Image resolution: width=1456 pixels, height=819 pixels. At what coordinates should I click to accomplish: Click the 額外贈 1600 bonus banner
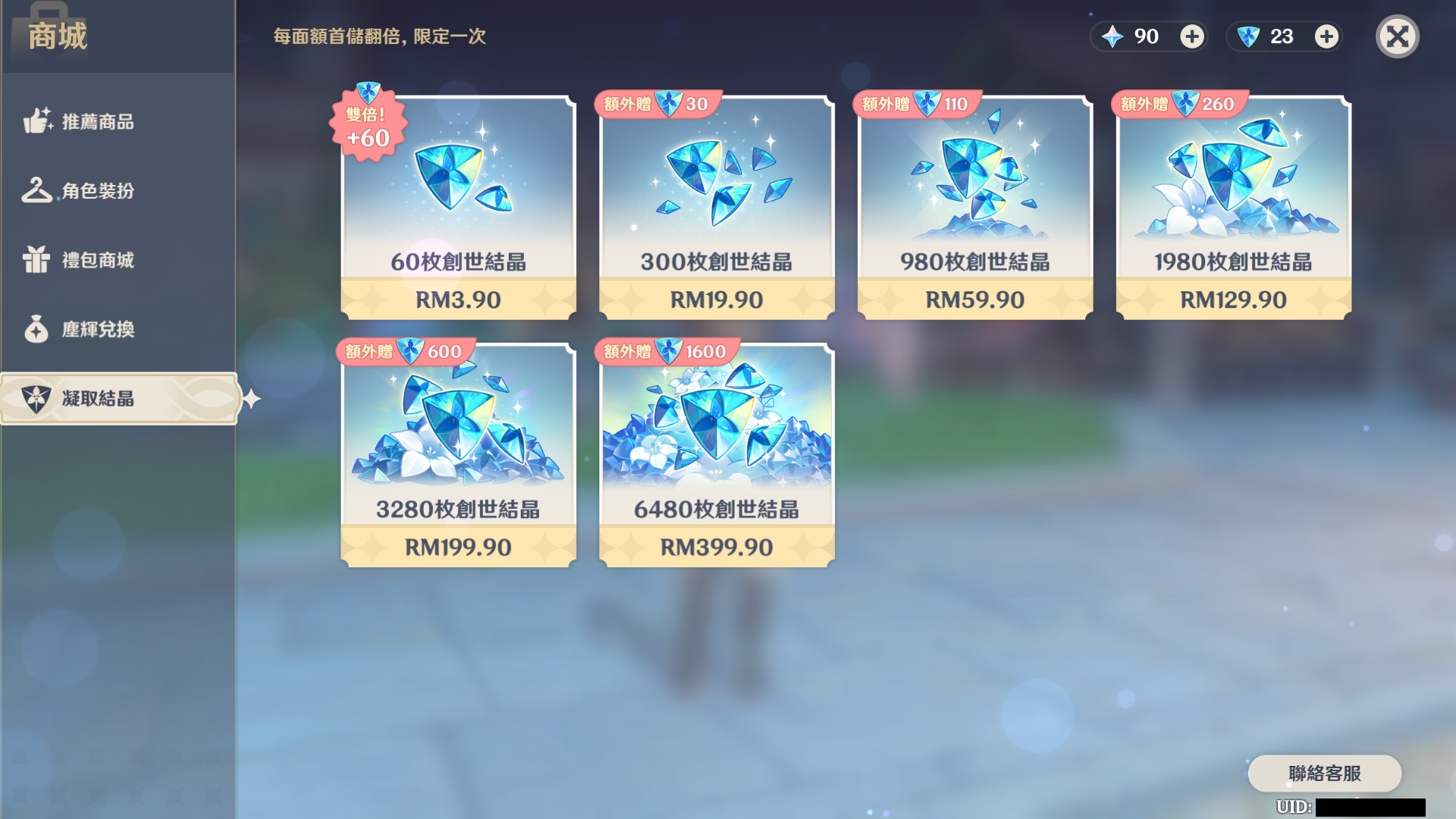click(x=666, y=350)
